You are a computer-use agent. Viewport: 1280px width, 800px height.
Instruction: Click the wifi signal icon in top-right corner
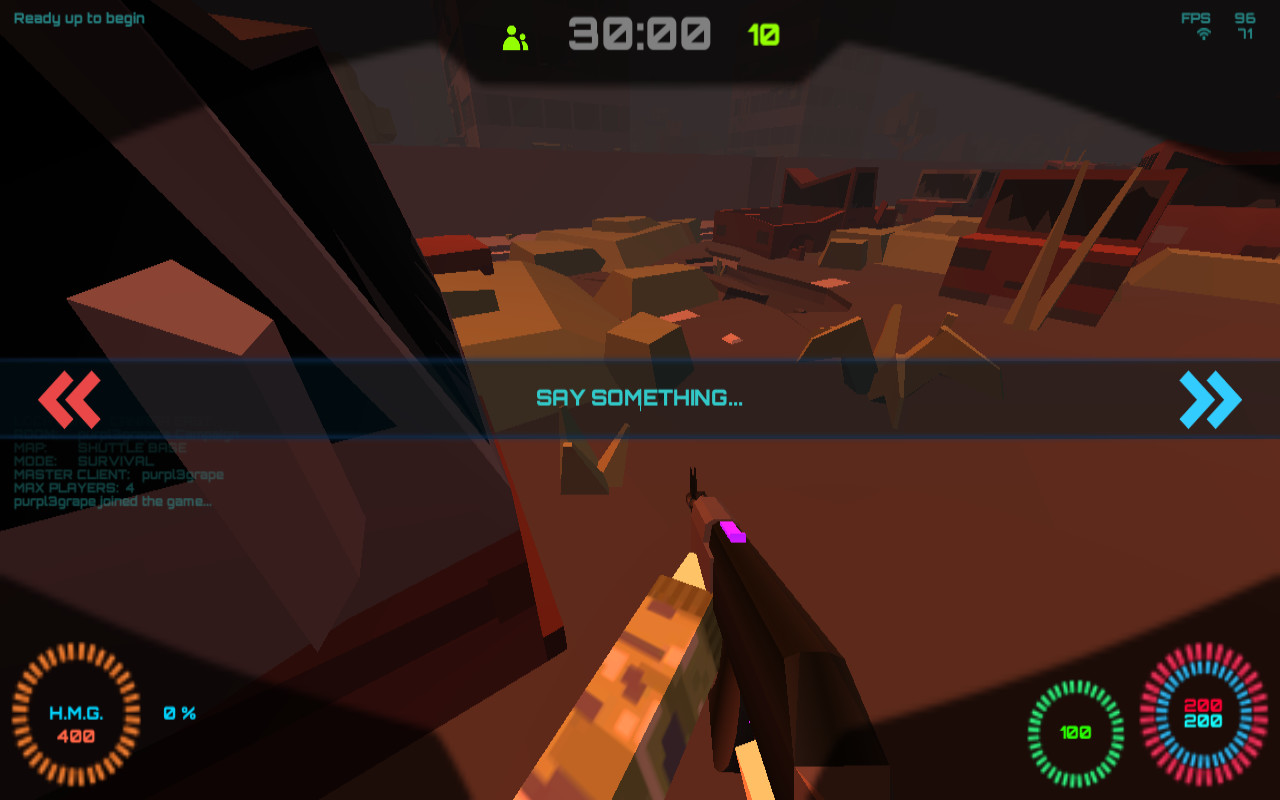(1203, 32)
